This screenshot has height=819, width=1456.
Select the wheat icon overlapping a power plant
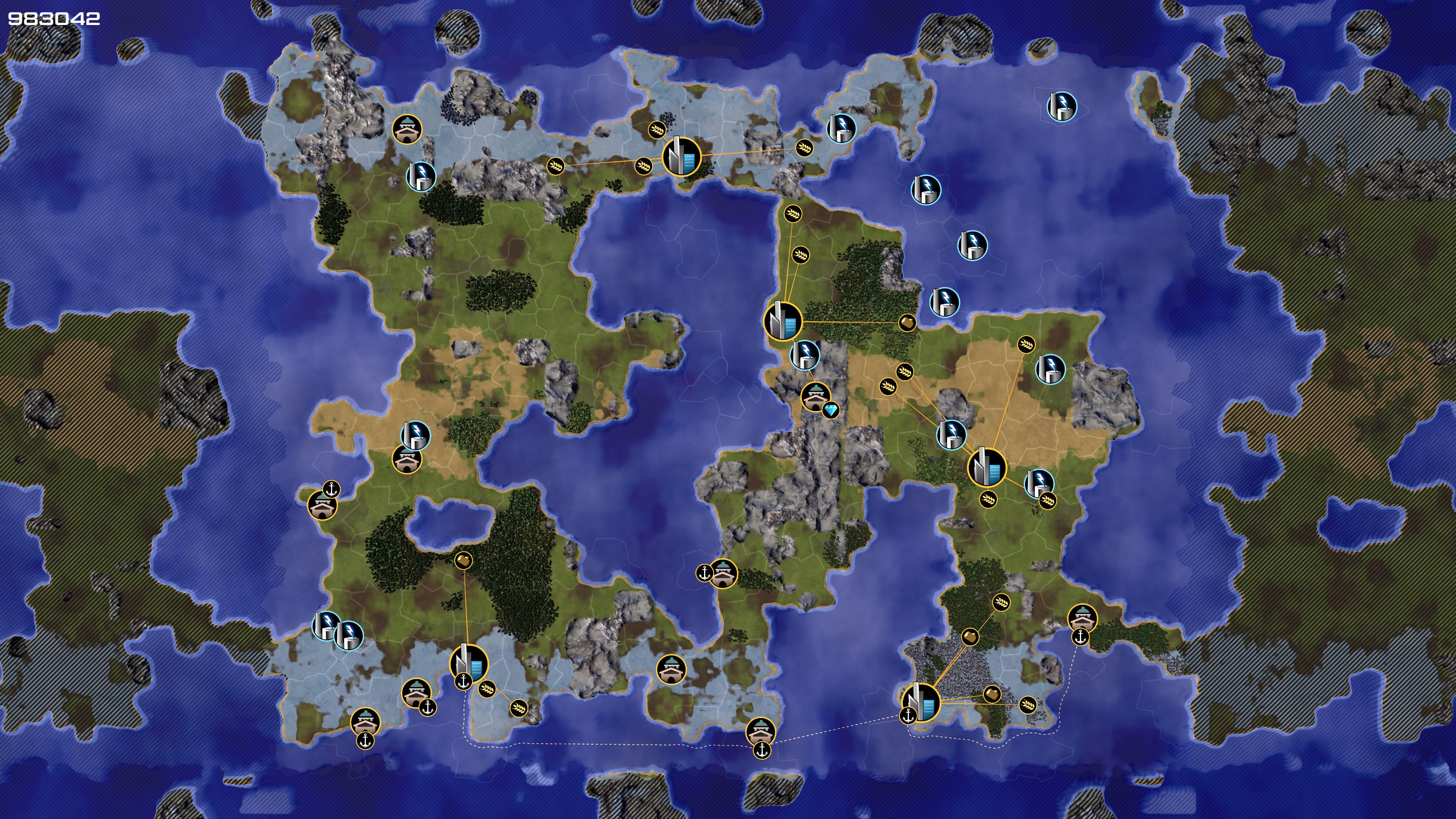pyautogui.click(x=1047, y=500)
